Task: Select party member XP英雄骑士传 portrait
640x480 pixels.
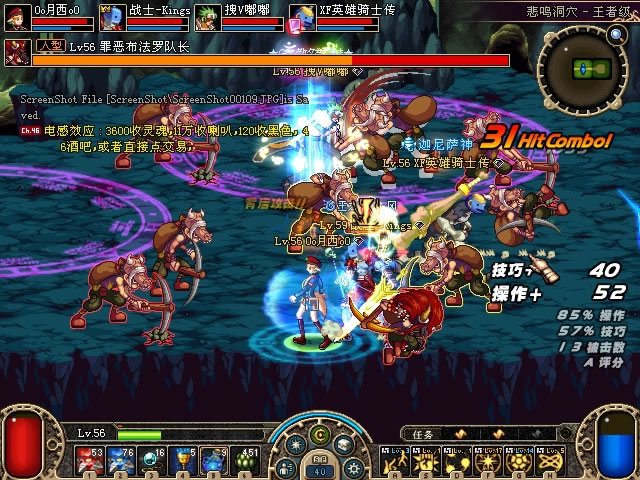Action: coord(301,18)
